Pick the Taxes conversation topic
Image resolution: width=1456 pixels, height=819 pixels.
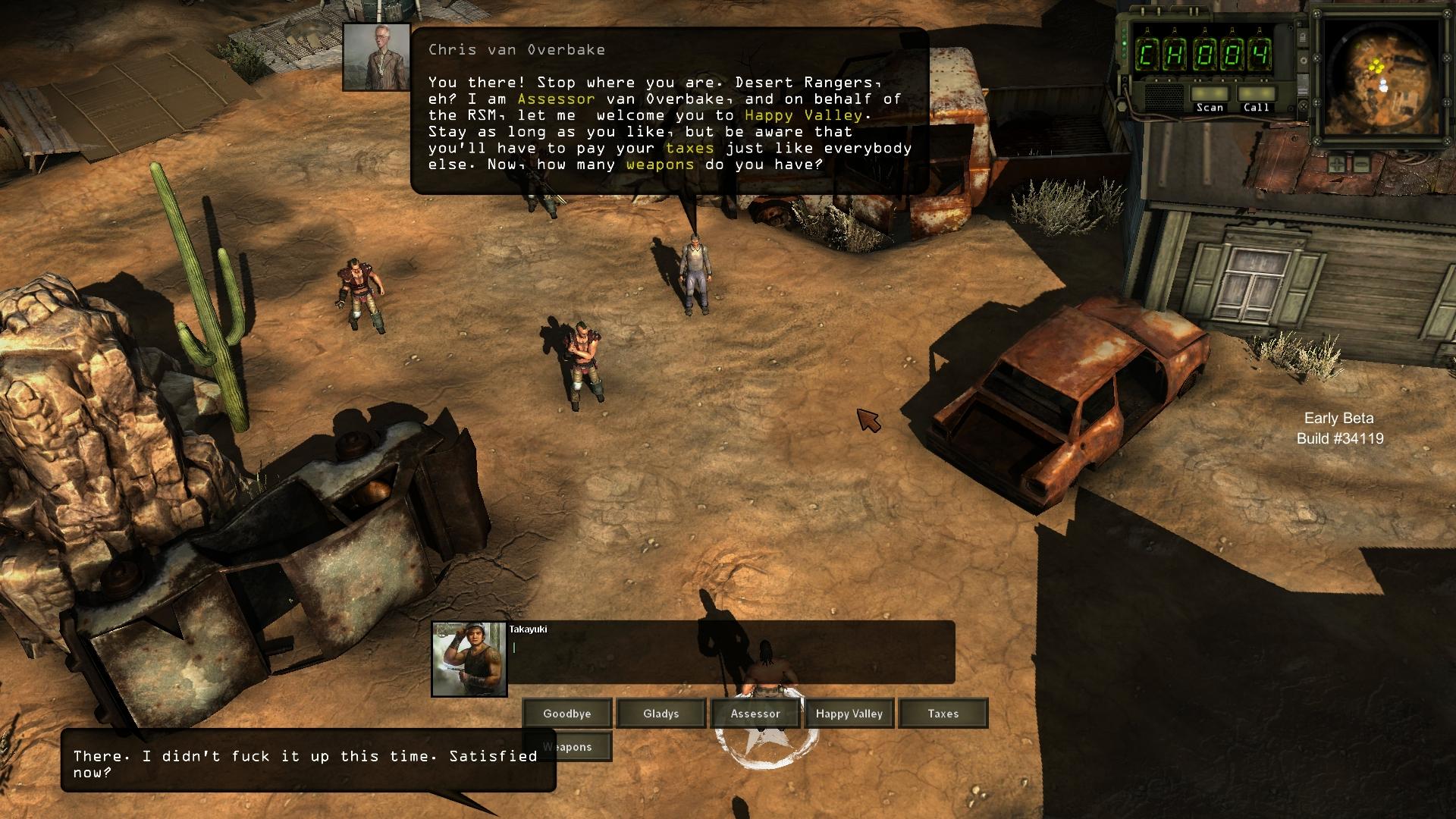[x=943, y=714]
